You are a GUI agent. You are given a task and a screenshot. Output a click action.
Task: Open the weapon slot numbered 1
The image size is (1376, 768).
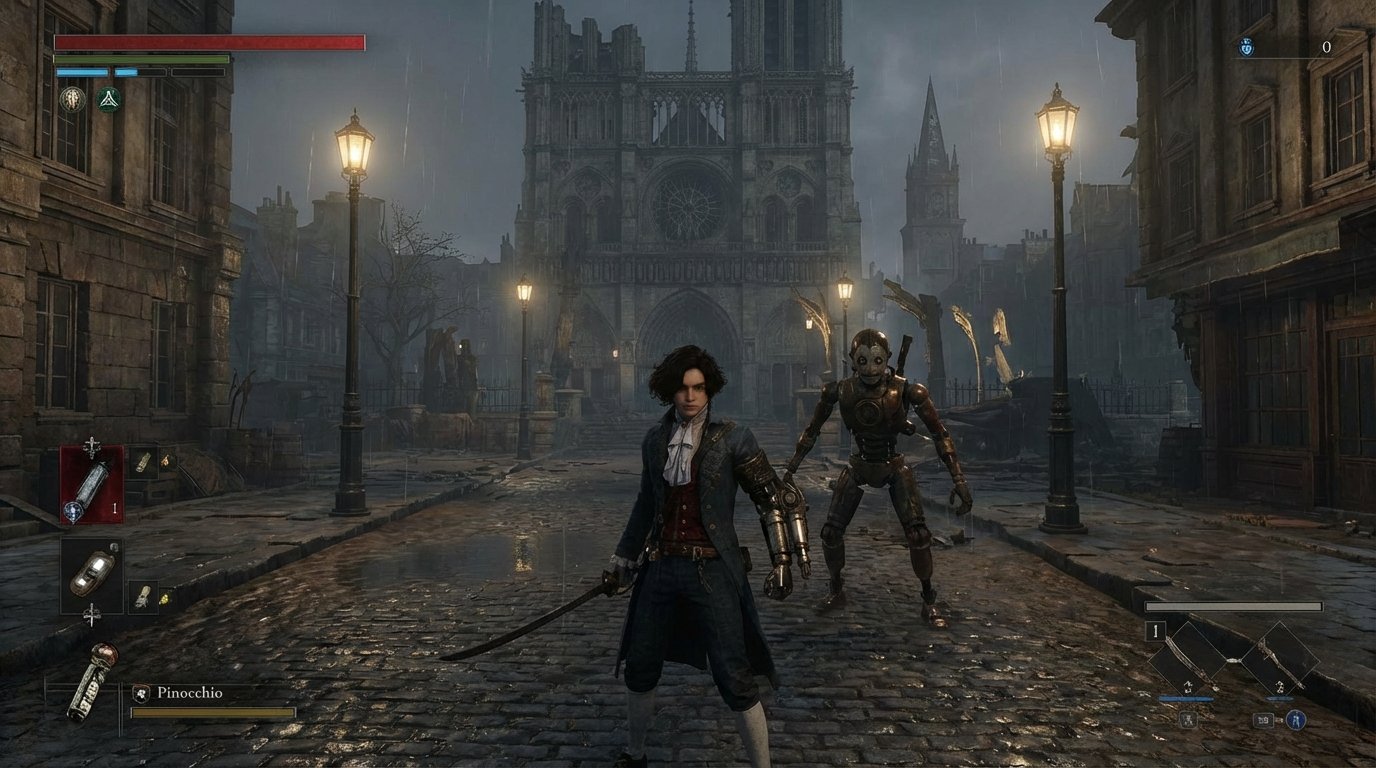(x=1155, y=630)
